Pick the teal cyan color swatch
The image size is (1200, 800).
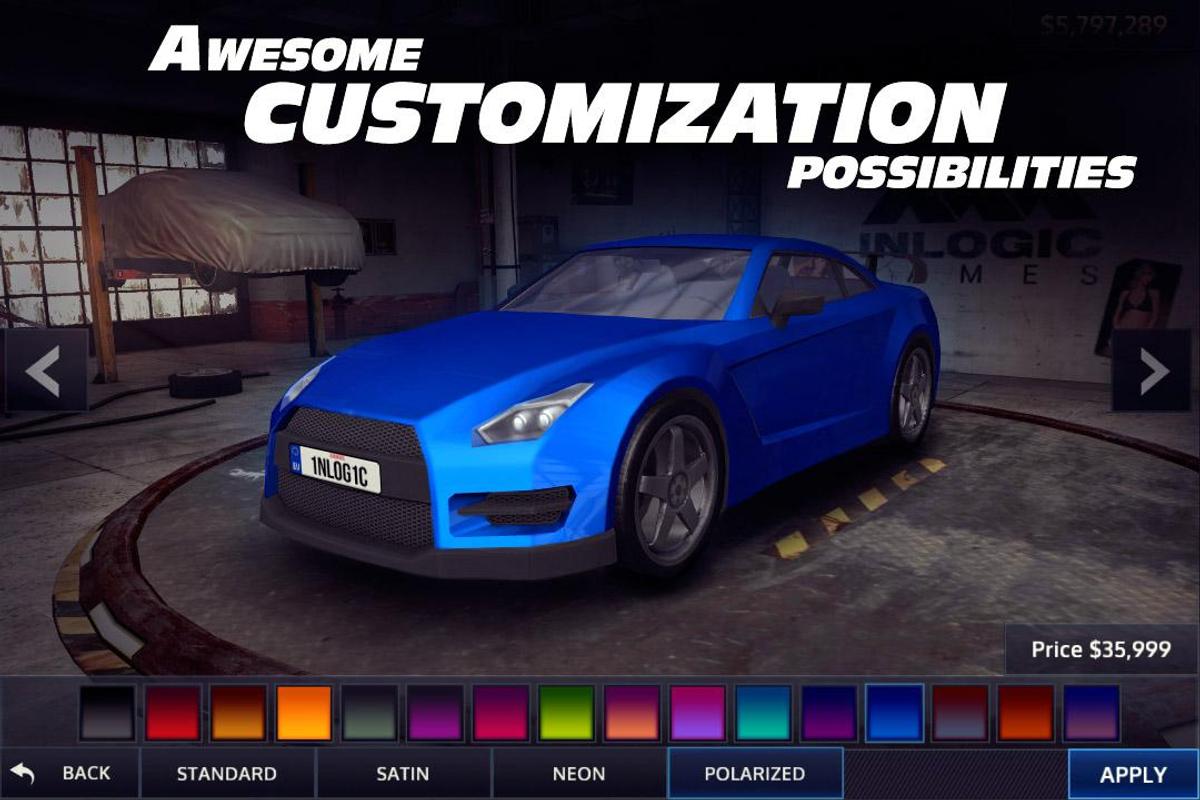tap(763, 713)
